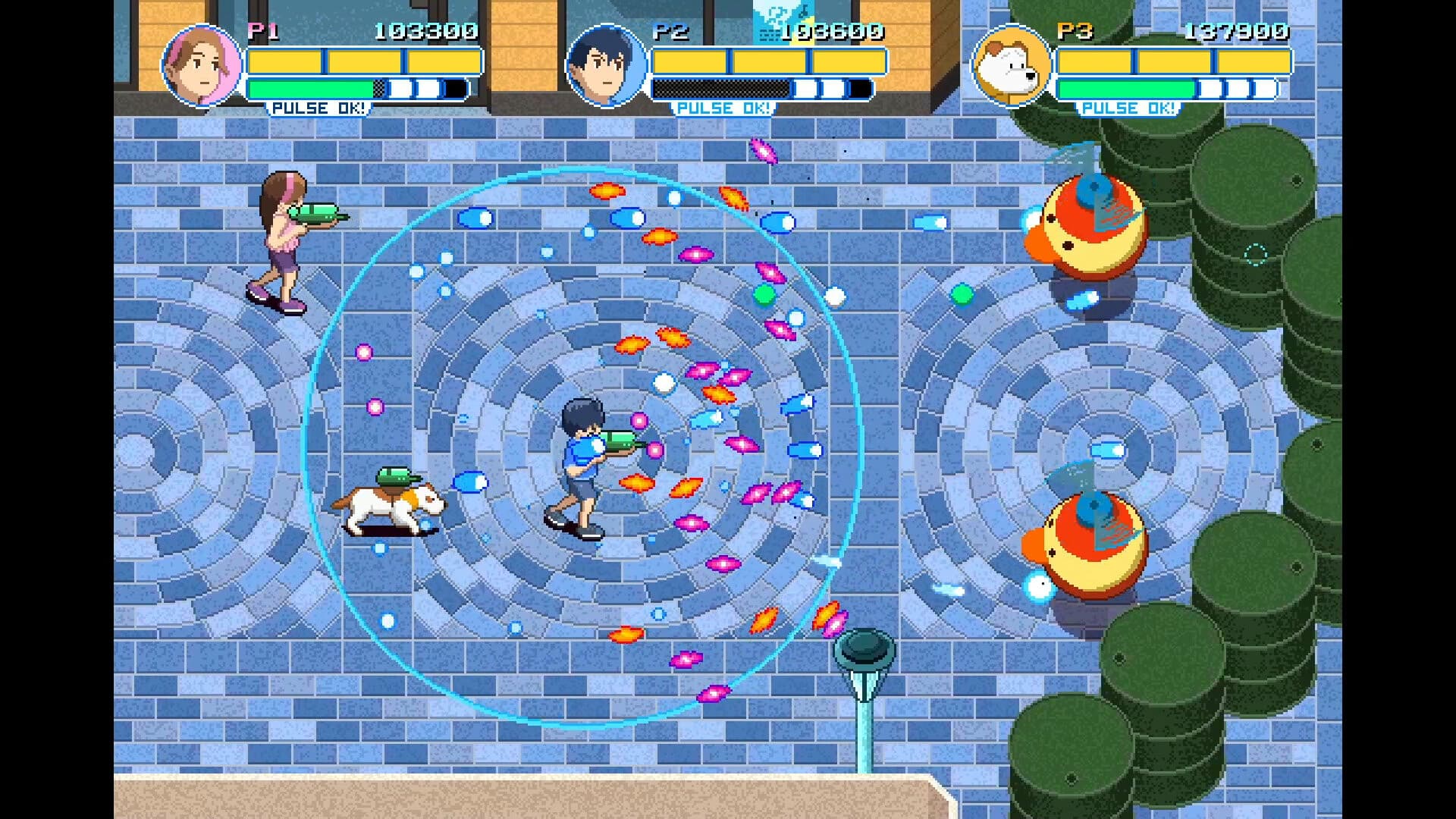
Task: Expand the P1 score display
Action: 423,32
